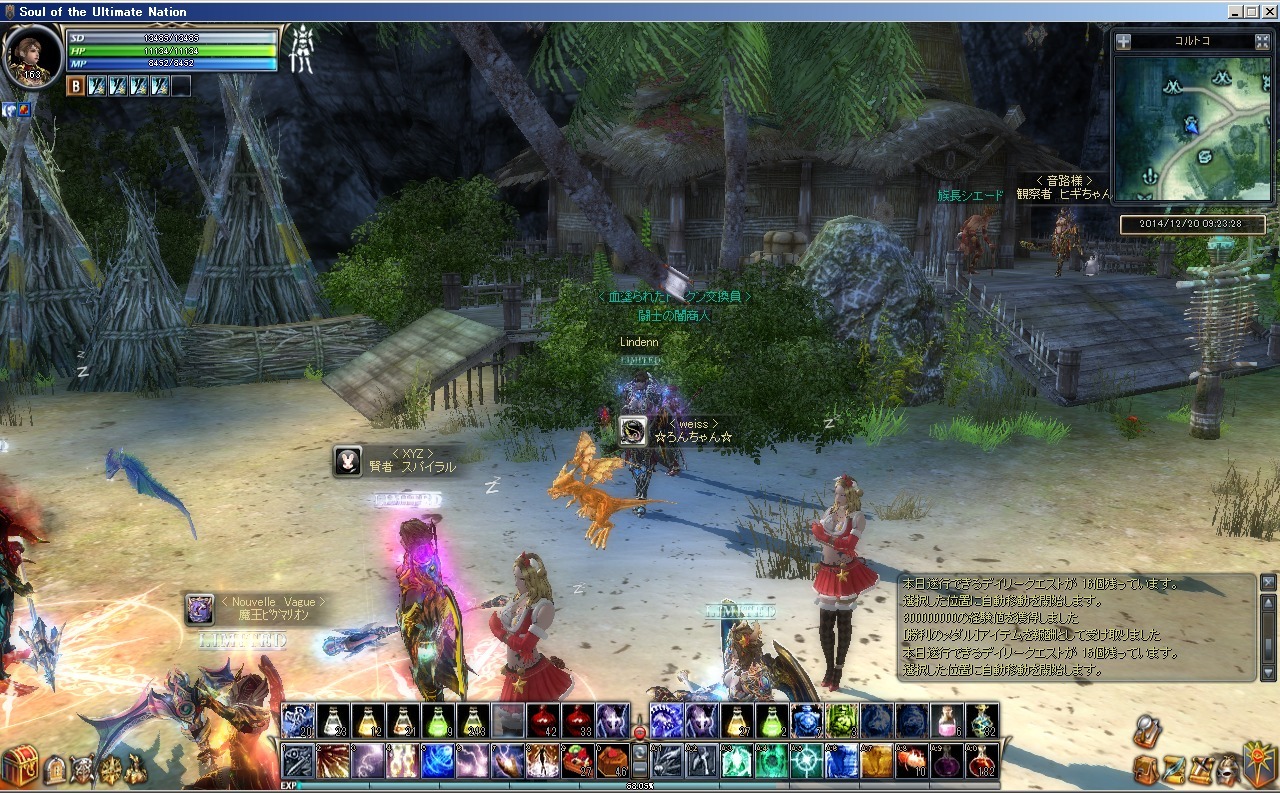Click the sun shield emblem icon

coord(1259,764)
